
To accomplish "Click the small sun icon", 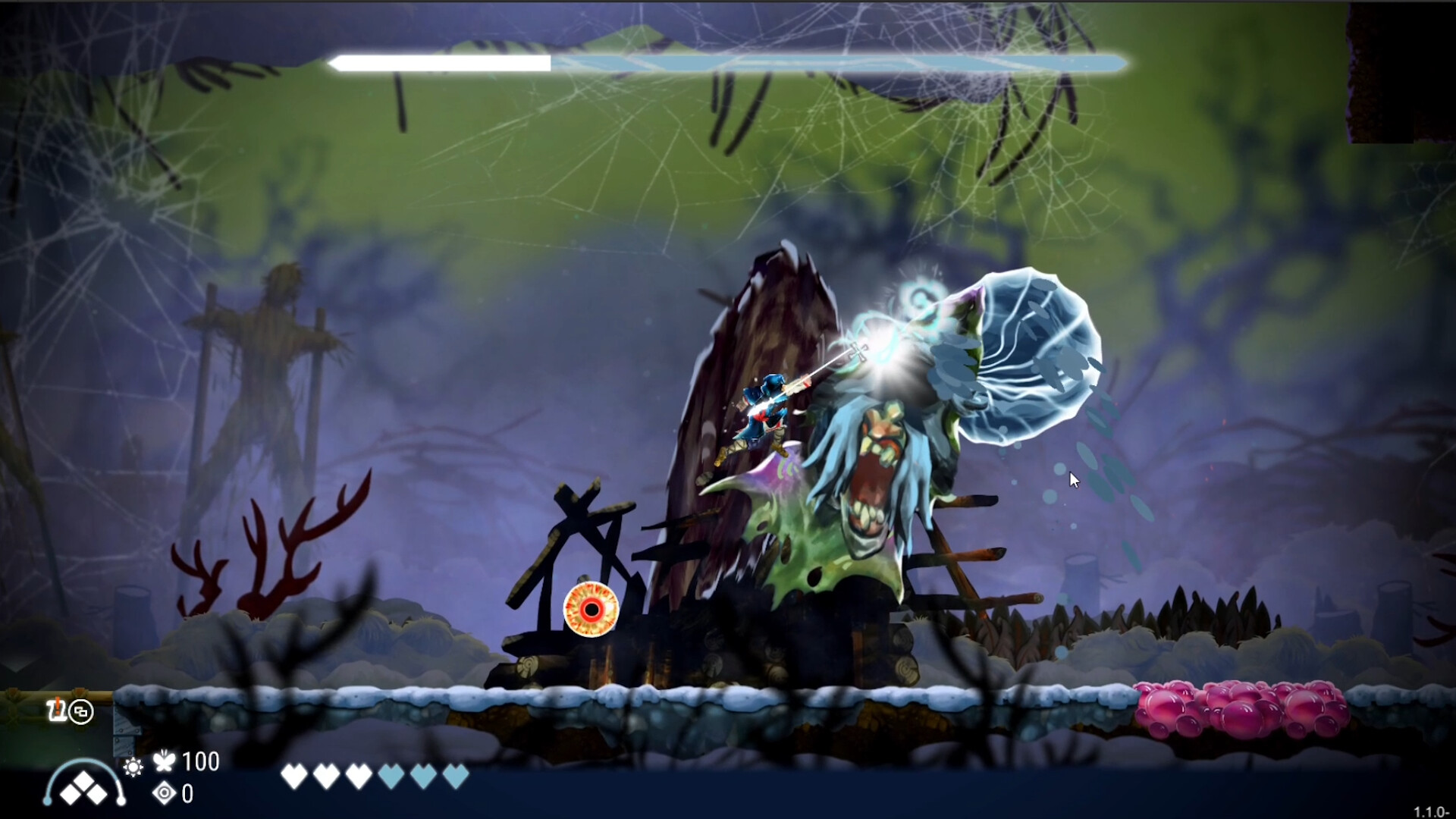I will tap(133, 767).
